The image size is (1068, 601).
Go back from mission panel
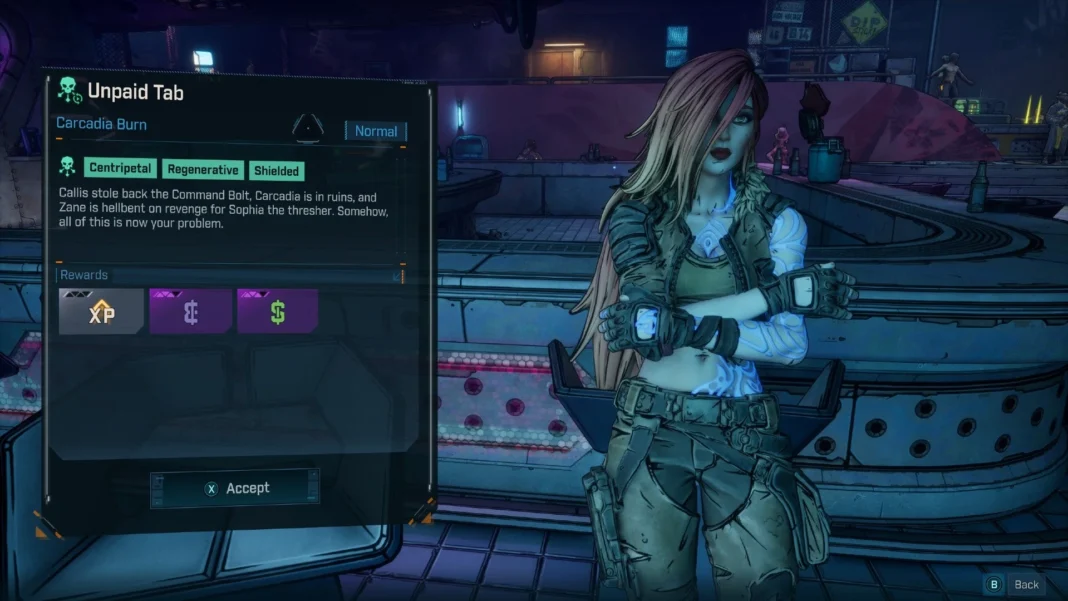pos(1014,584)
